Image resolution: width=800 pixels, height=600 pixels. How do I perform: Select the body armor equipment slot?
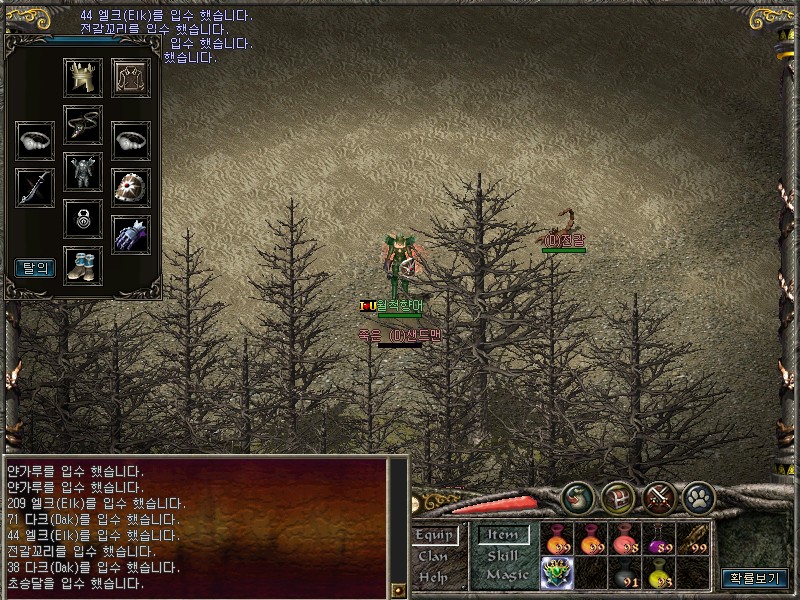83,171
